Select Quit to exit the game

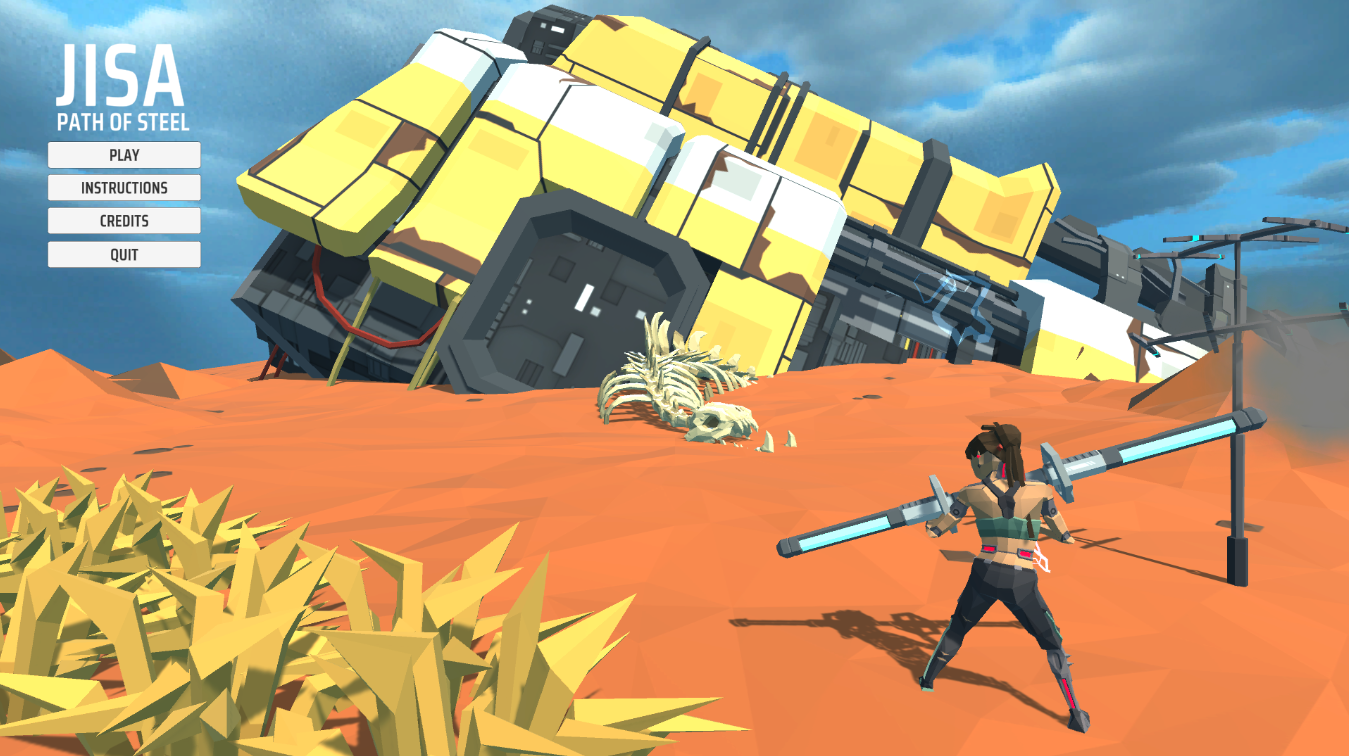click(124, 255)
